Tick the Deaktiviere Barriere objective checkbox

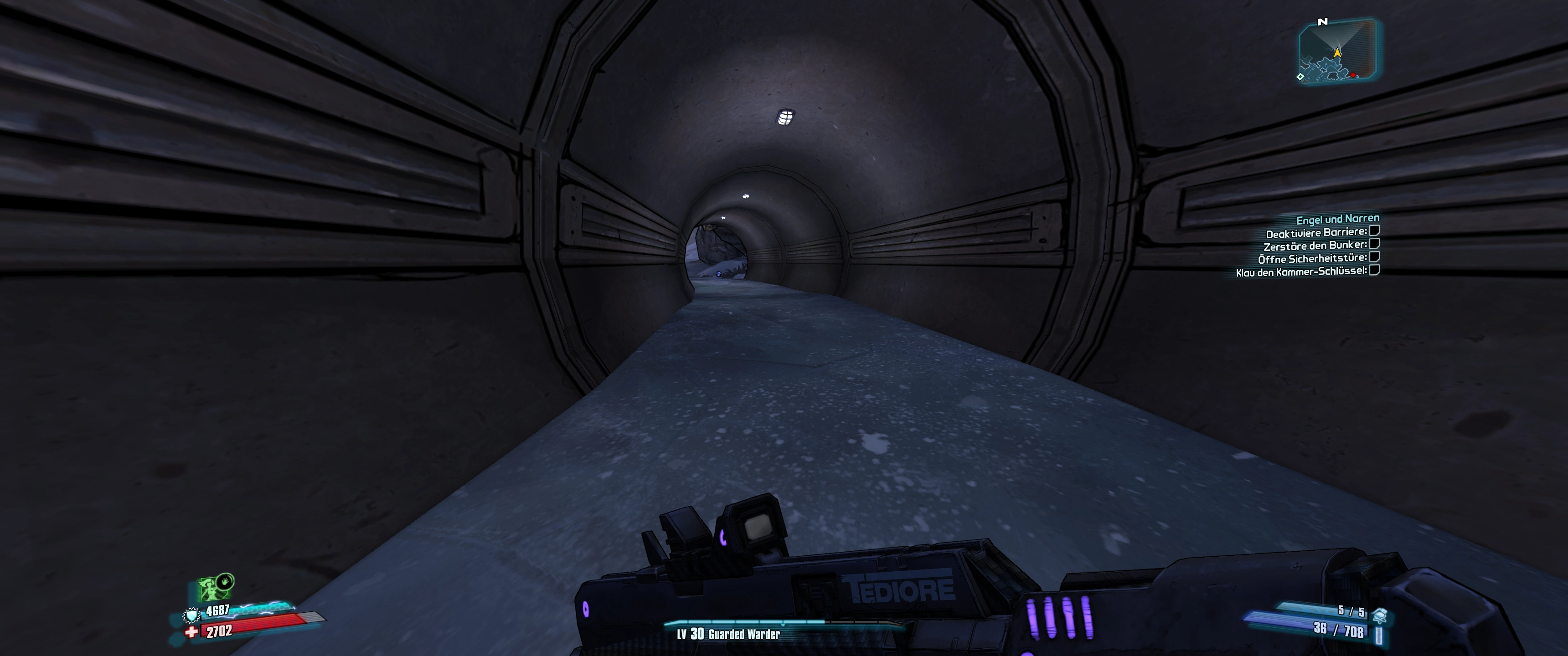tap(1374, 231)
